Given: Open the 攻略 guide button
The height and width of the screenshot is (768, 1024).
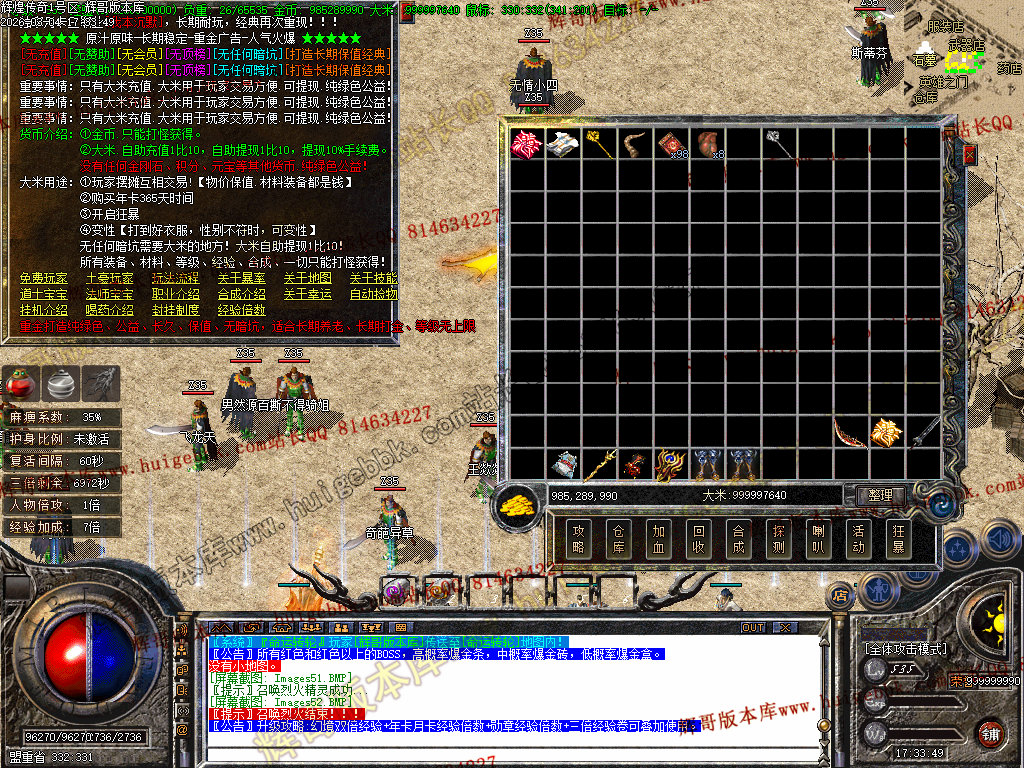Looking at the screenshot, I should [578, 539].
